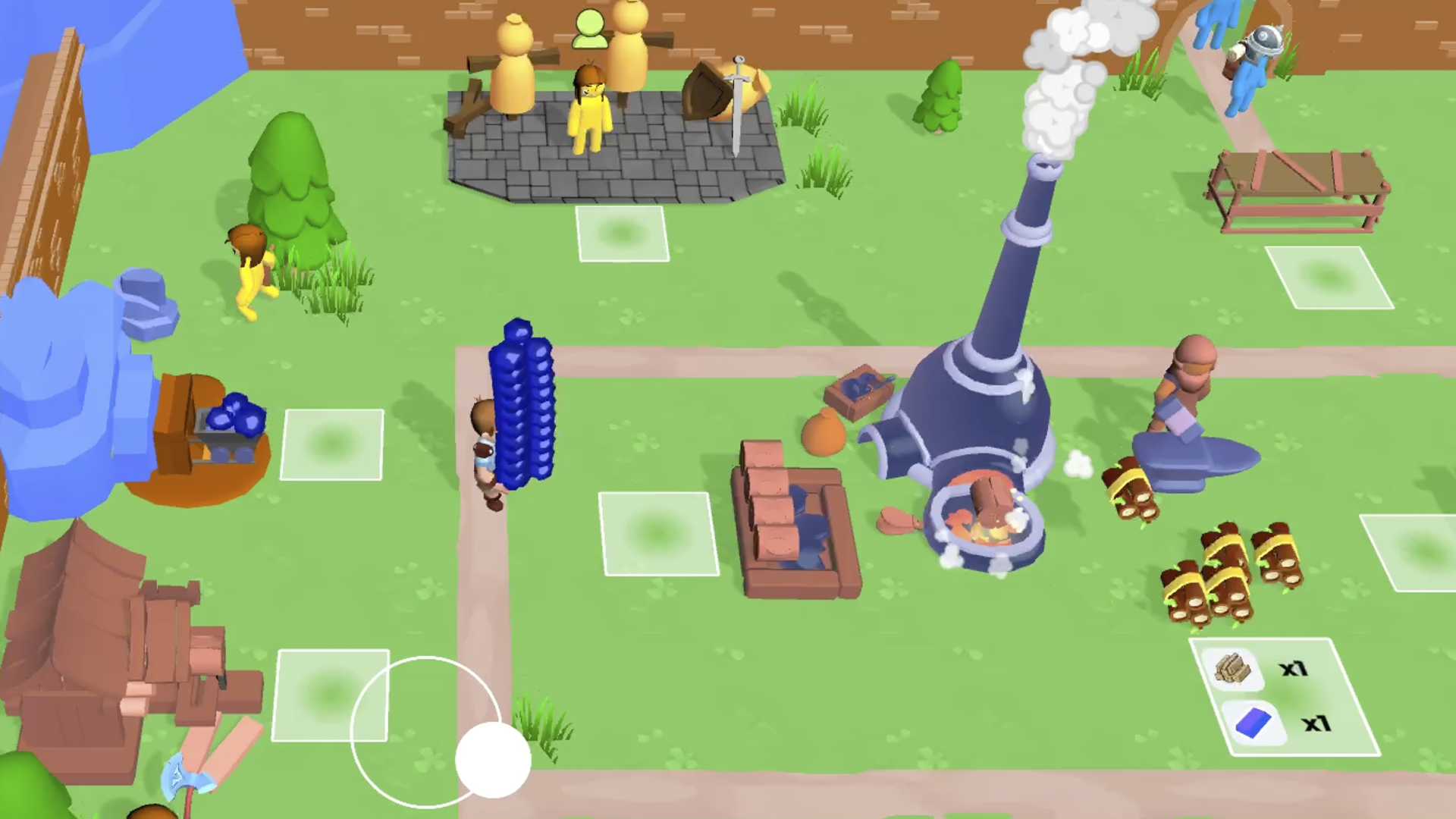This screenshot has width=1456, height=819.
Task: Tap the x1 ingot requirement label
Action: 1318,723
